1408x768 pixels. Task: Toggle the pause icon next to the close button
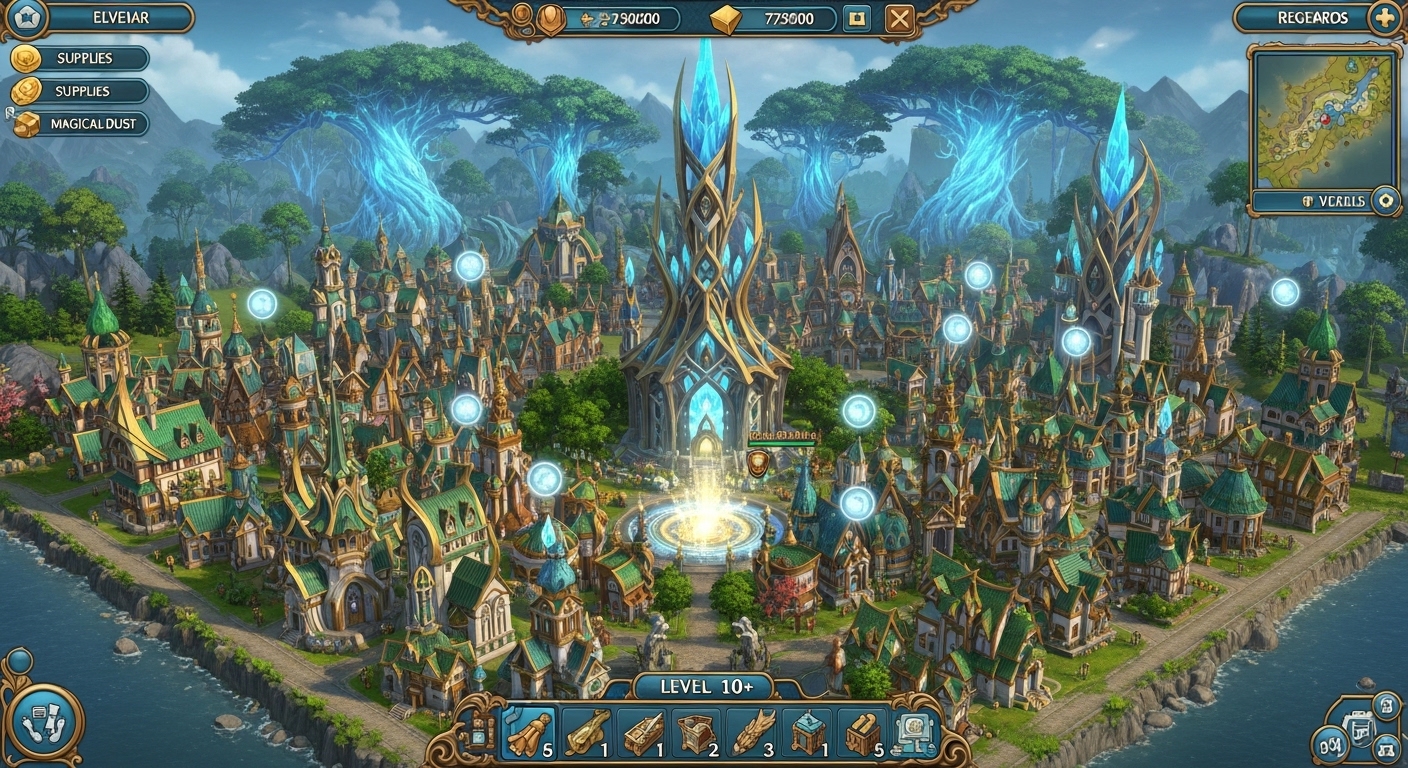click(855, 17)
